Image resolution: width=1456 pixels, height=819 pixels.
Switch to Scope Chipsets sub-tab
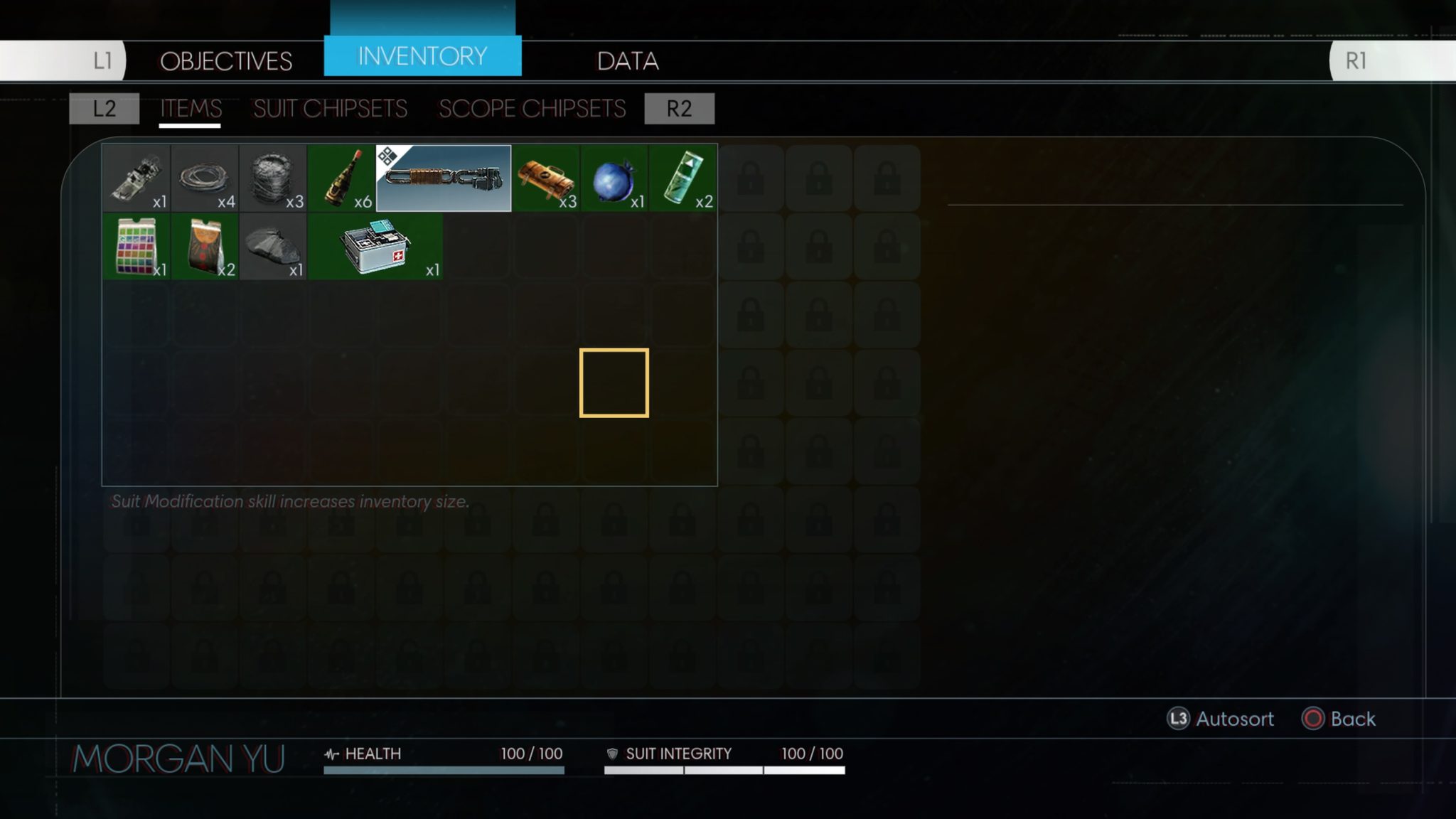[x=532, y=109]
